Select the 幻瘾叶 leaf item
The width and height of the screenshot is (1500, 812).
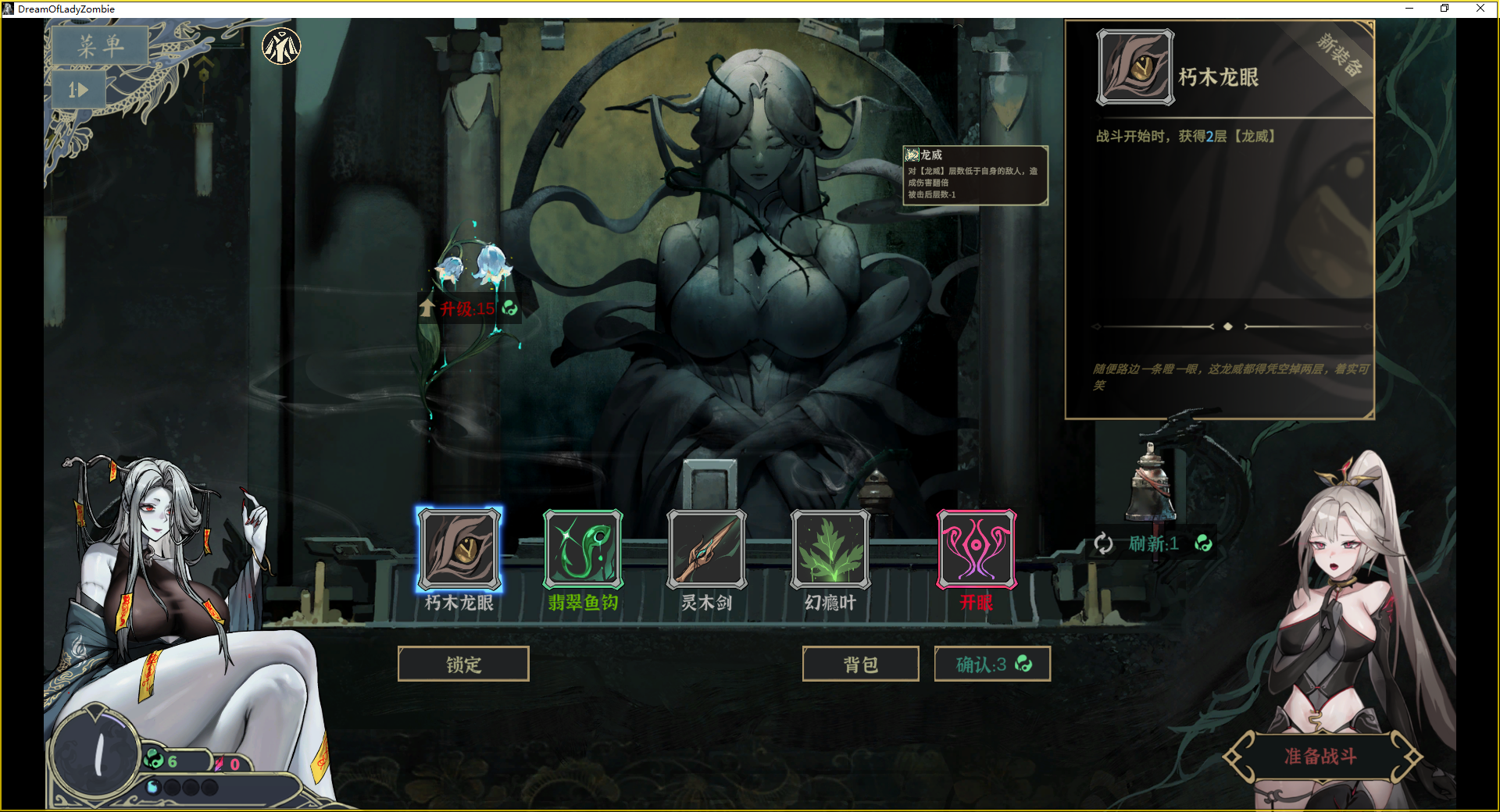(830, 549)
